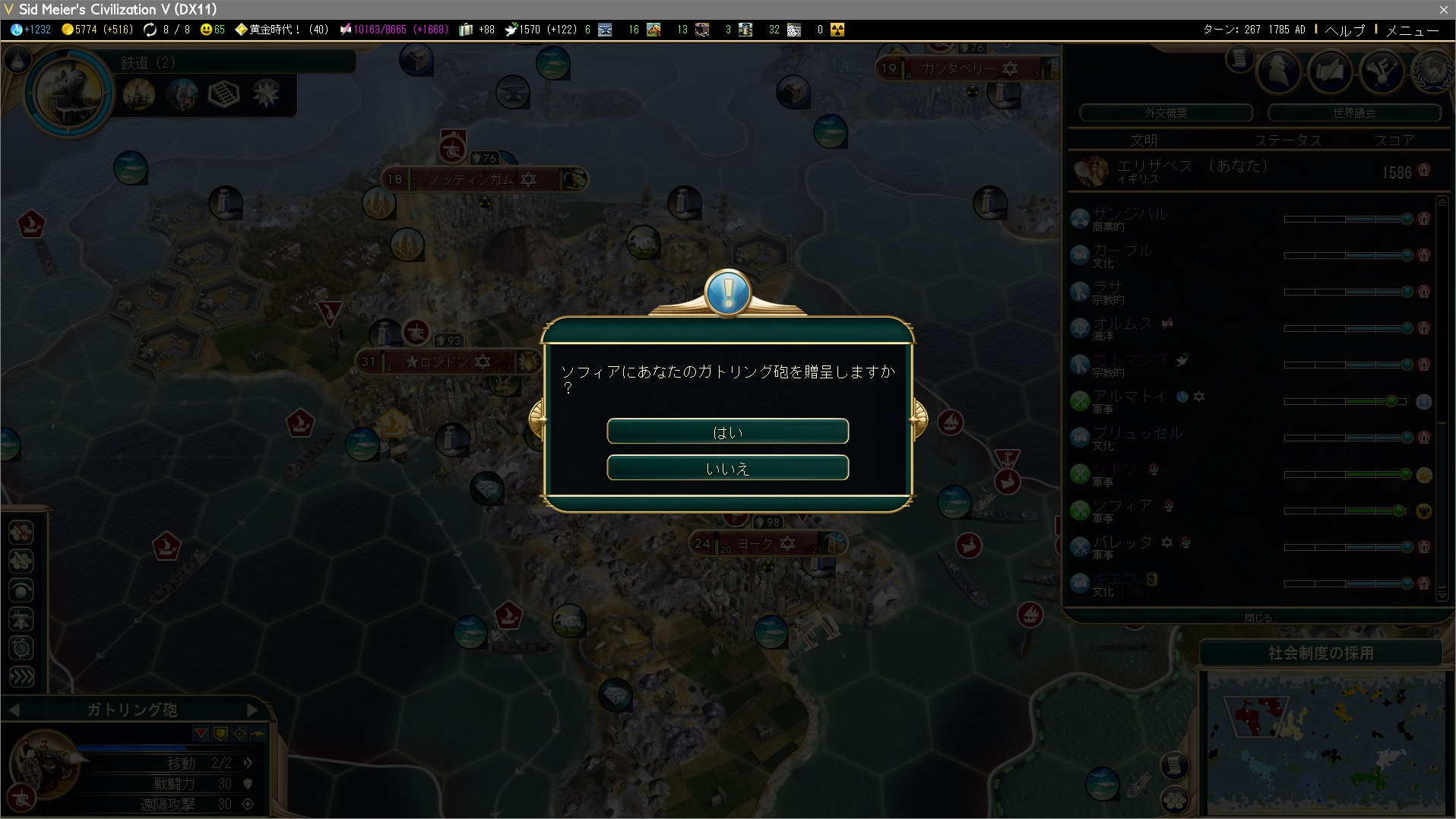Decline the gift with いいえ
The image size is (1456, 819).
click(x=727, y=468)
